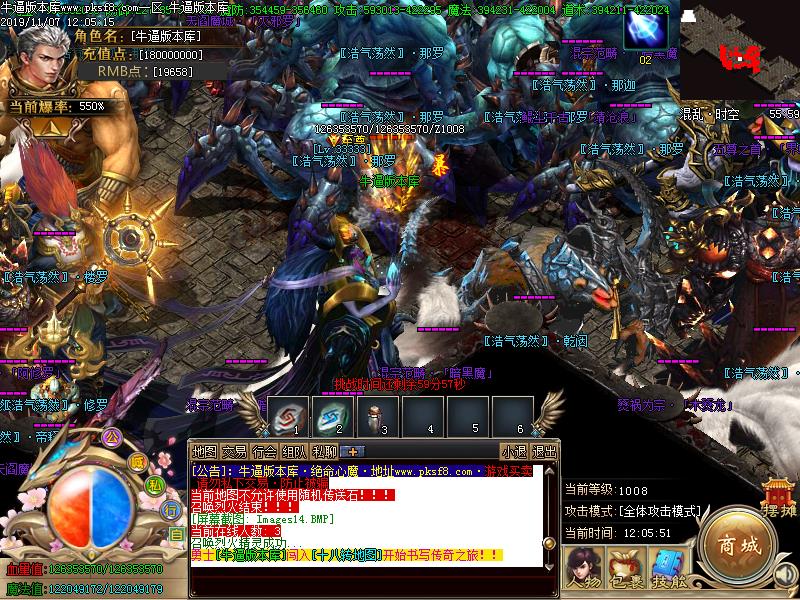This screenshot has height=600, width=800.
Task: Switch chat to the 交易 tab
Action: click(234, 451)
